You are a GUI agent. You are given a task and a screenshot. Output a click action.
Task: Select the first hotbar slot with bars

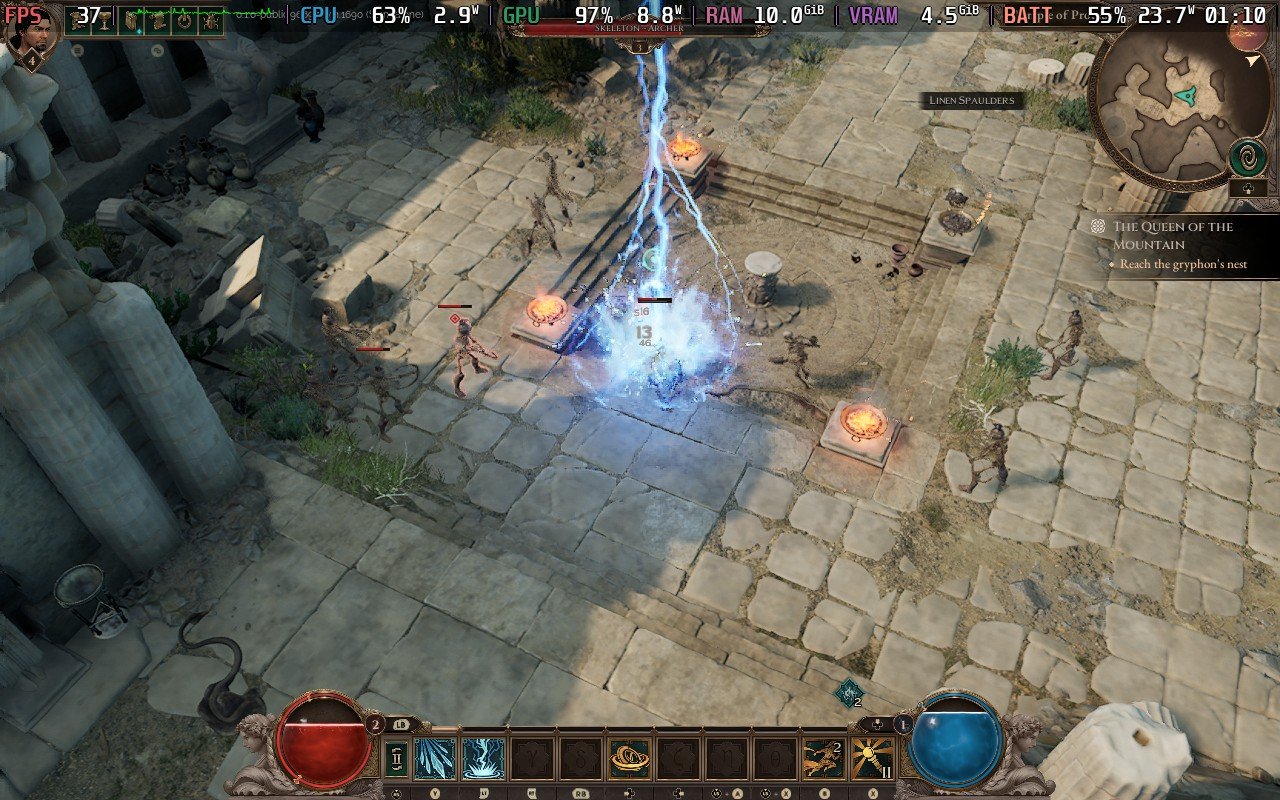click(396, 758)
